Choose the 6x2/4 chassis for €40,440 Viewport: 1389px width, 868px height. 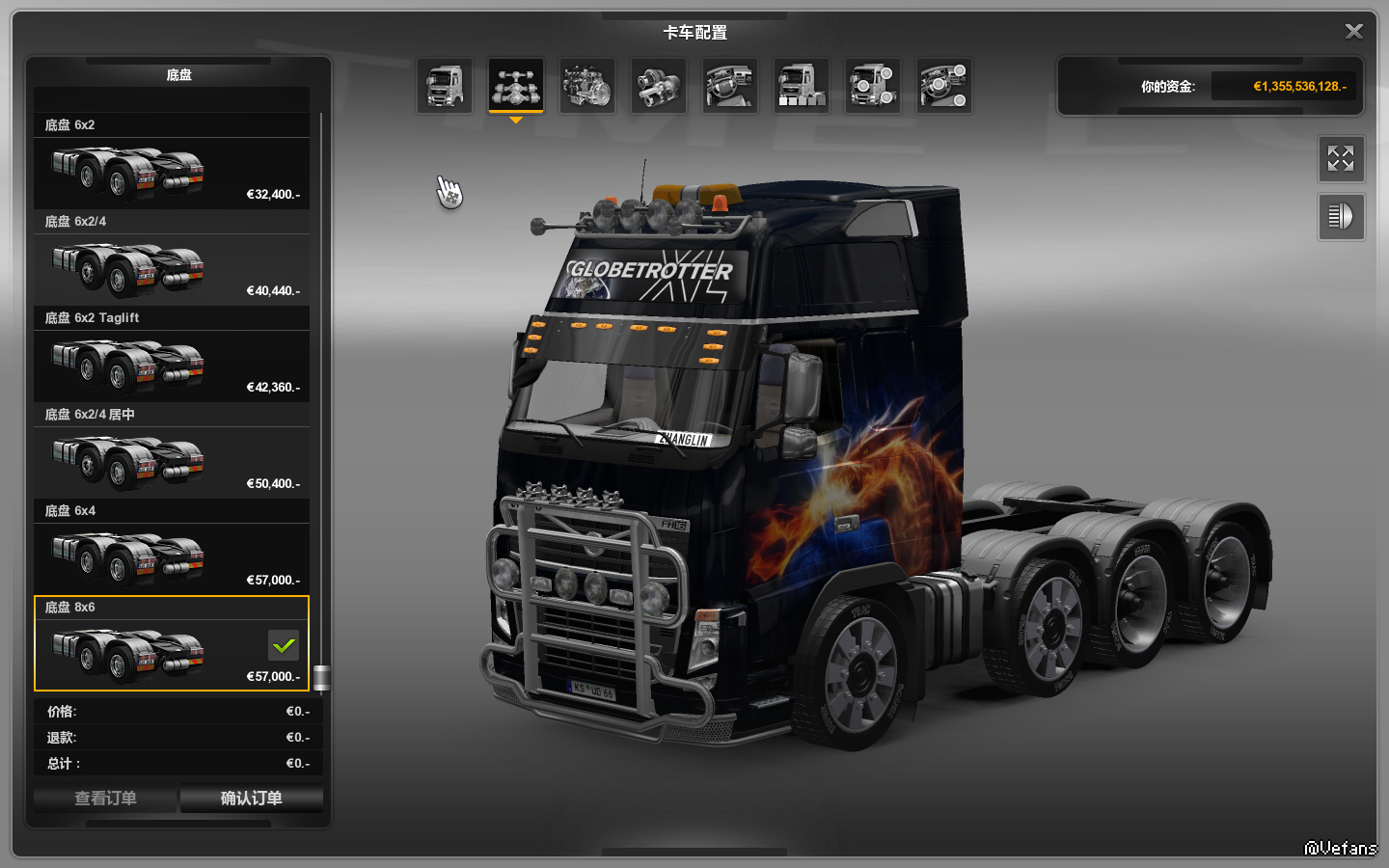[x=172, y=269]
